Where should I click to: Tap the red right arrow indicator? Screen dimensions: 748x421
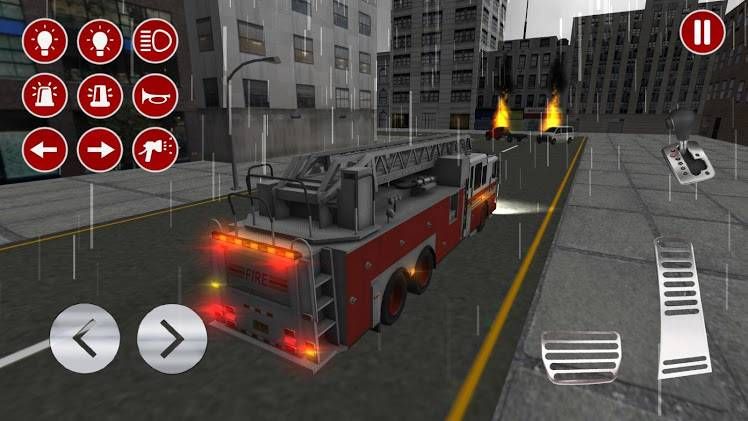pyautogui.click(x=100, y=150)
